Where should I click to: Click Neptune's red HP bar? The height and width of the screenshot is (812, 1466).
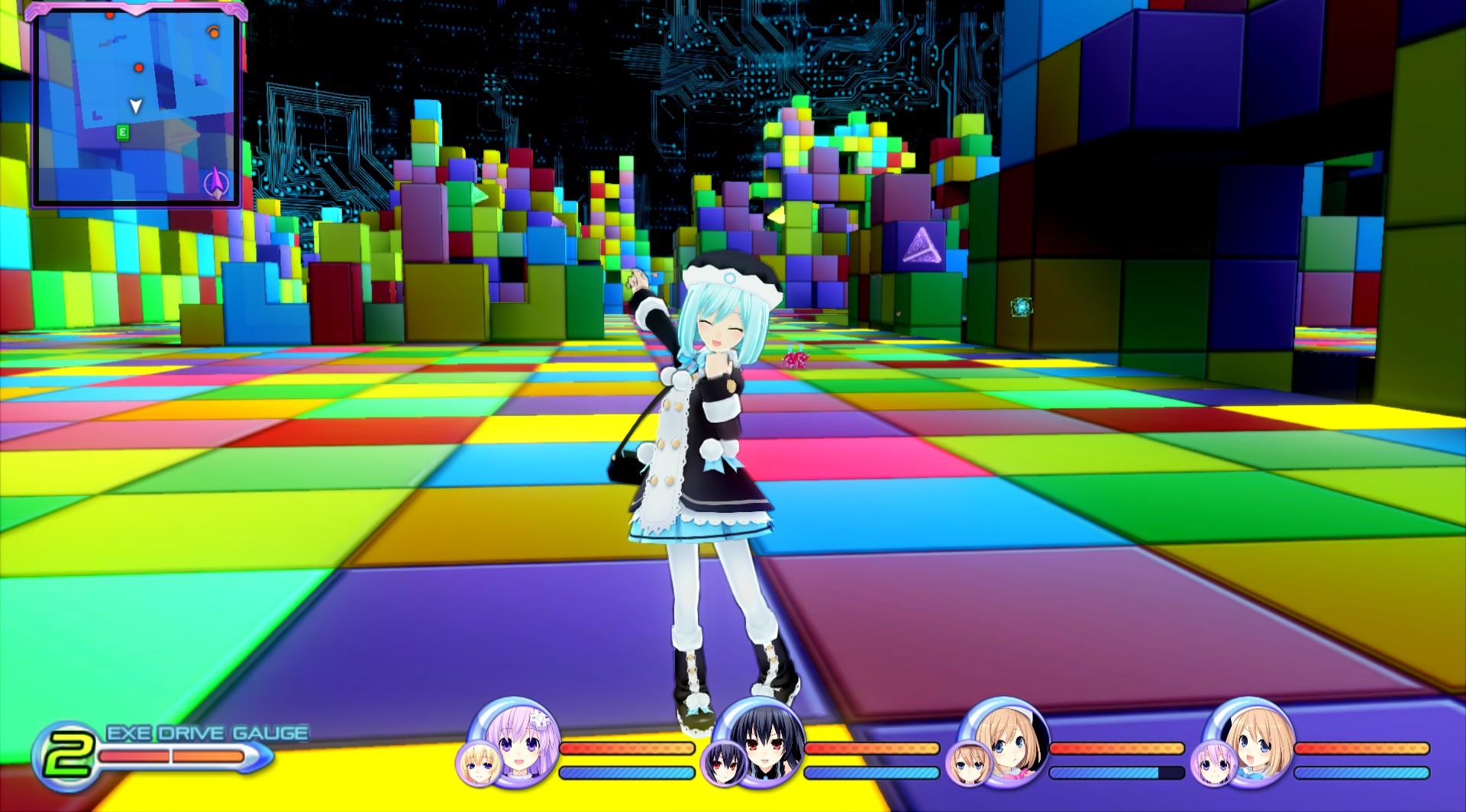click(x=626, y=748)
